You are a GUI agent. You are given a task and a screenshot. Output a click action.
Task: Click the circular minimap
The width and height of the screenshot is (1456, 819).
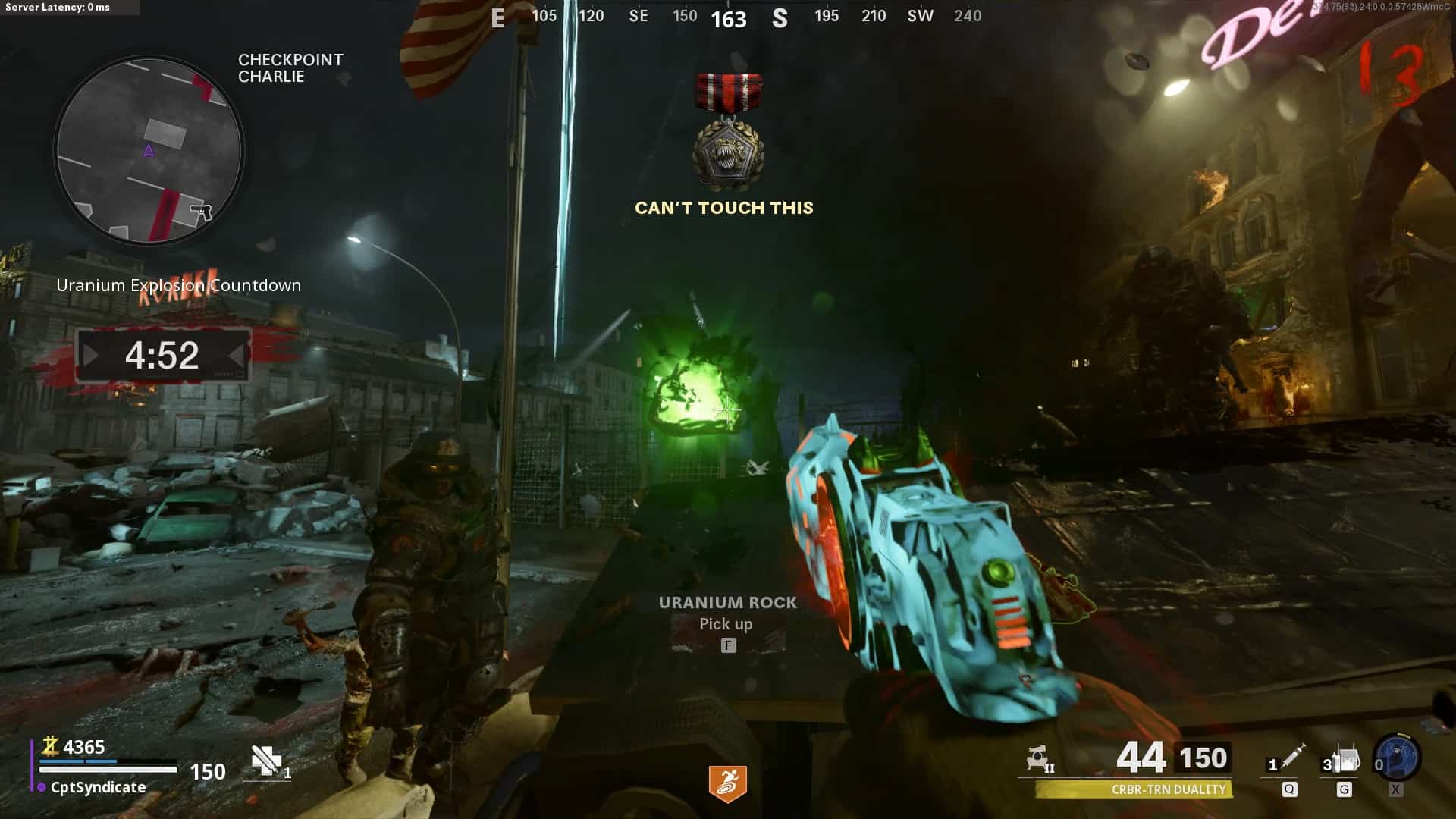point(149,150)
